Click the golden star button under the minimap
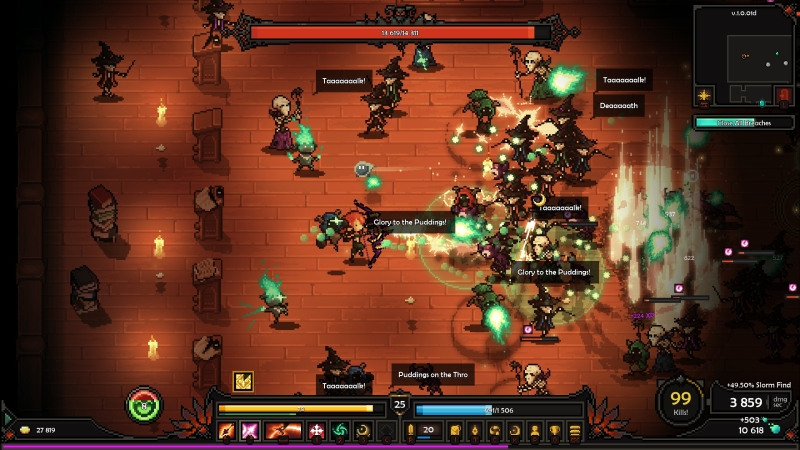Image resolution: width=800 pixels, height=450 pixels. 704,96
